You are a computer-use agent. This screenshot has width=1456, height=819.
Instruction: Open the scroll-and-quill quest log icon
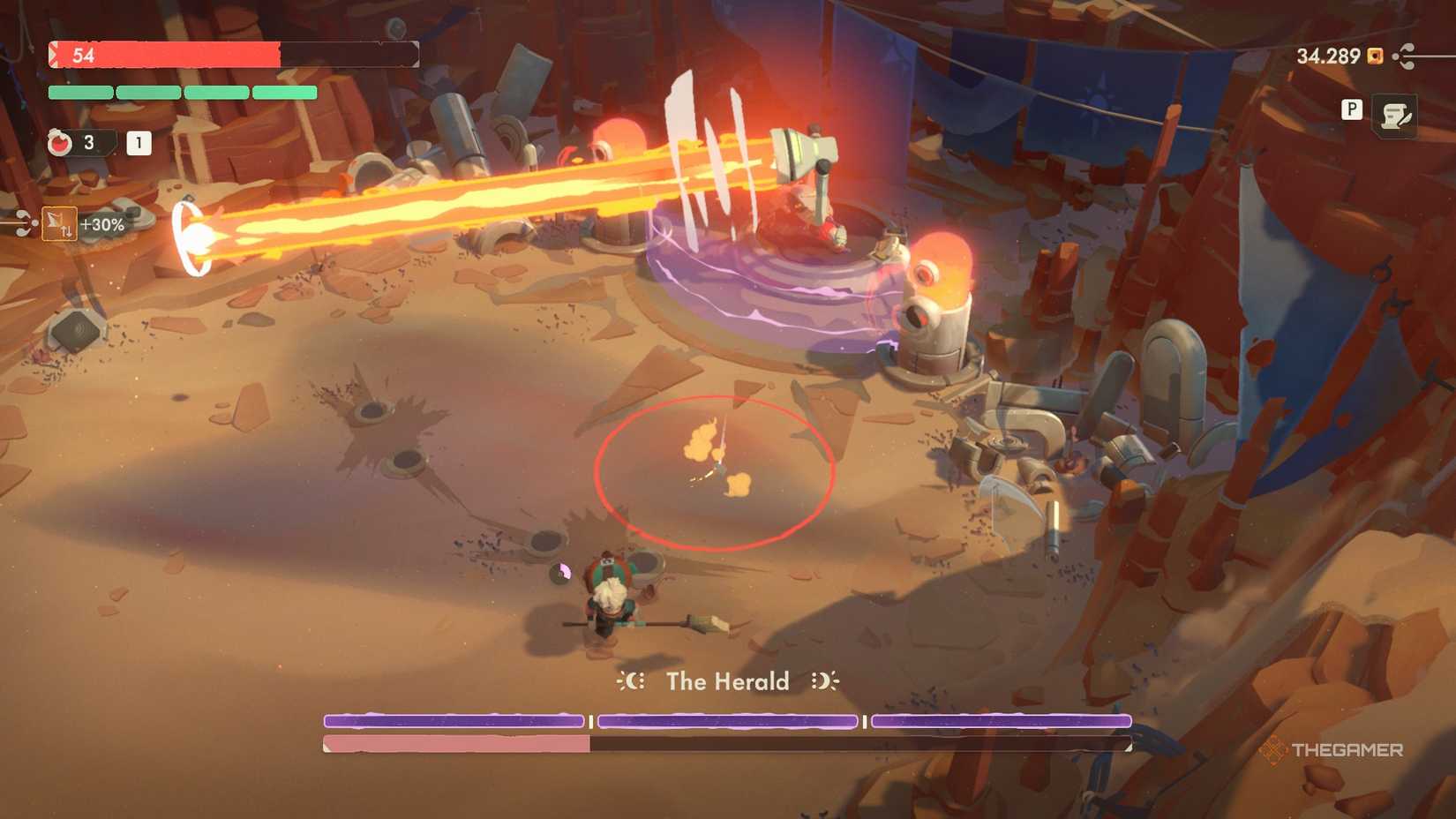coord(1397,113)
